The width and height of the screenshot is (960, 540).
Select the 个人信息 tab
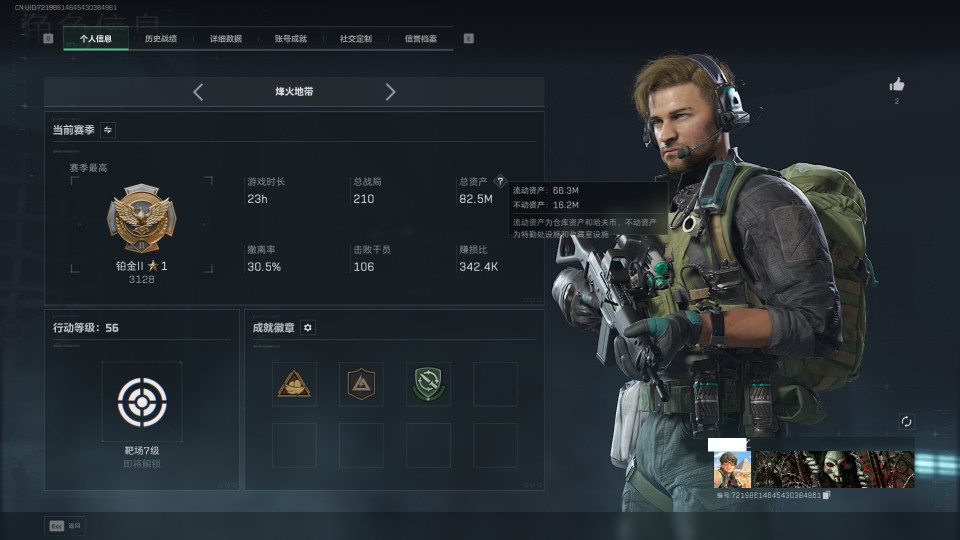96,39
